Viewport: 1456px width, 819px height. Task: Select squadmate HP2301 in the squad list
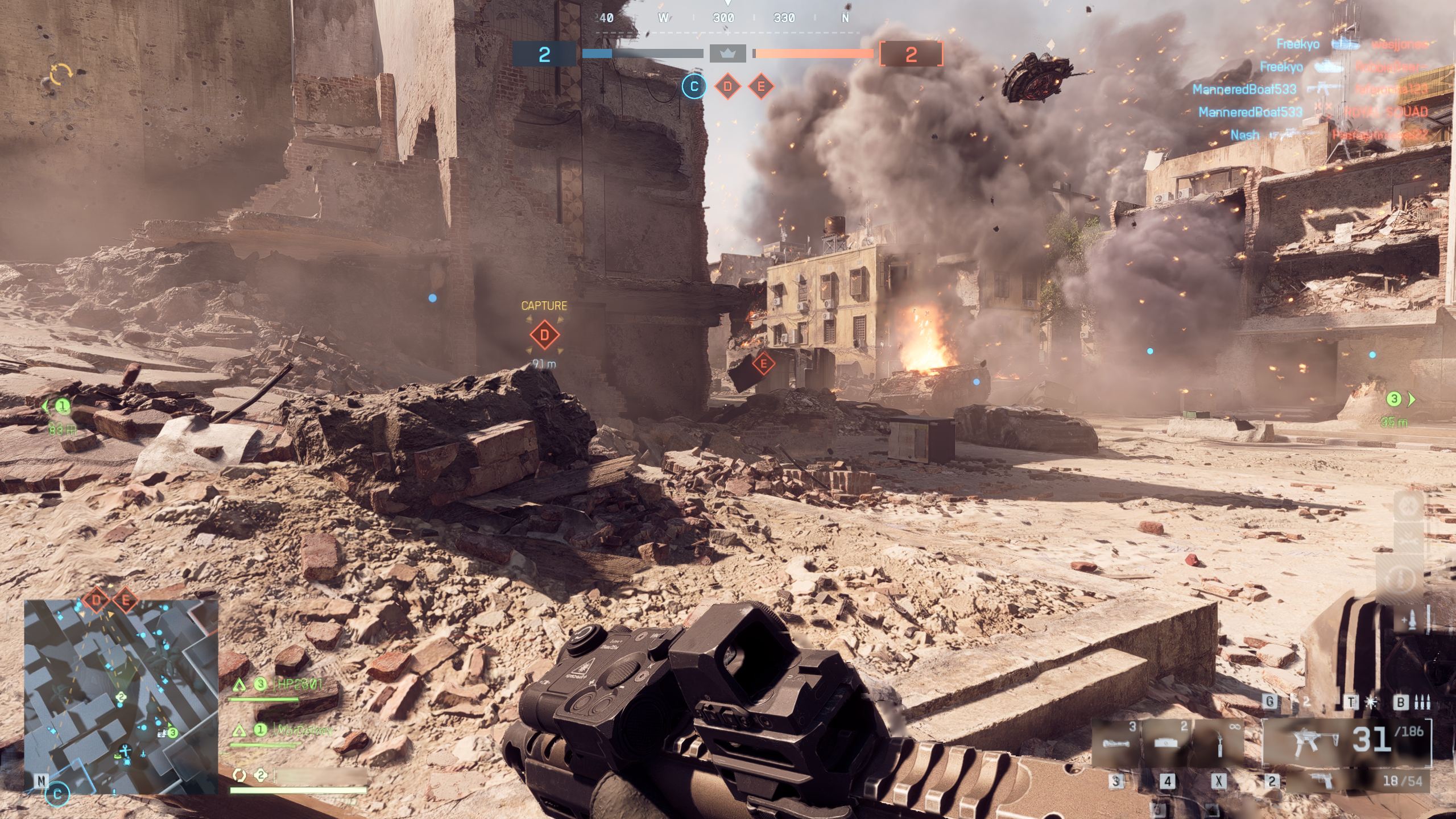pos(297,684)
